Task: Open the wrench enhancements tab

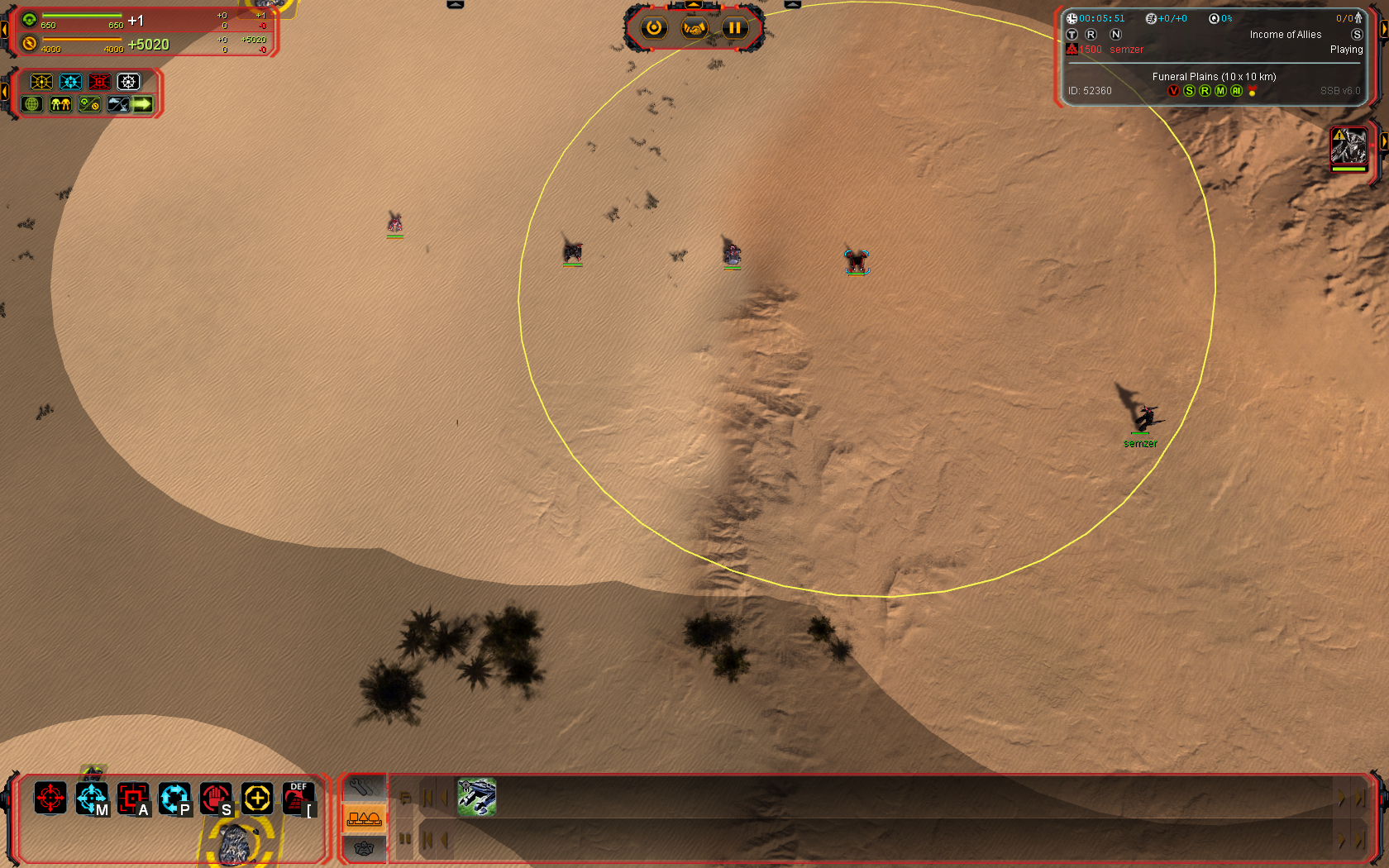Action: pyautogui.click(x=364, y=788)
